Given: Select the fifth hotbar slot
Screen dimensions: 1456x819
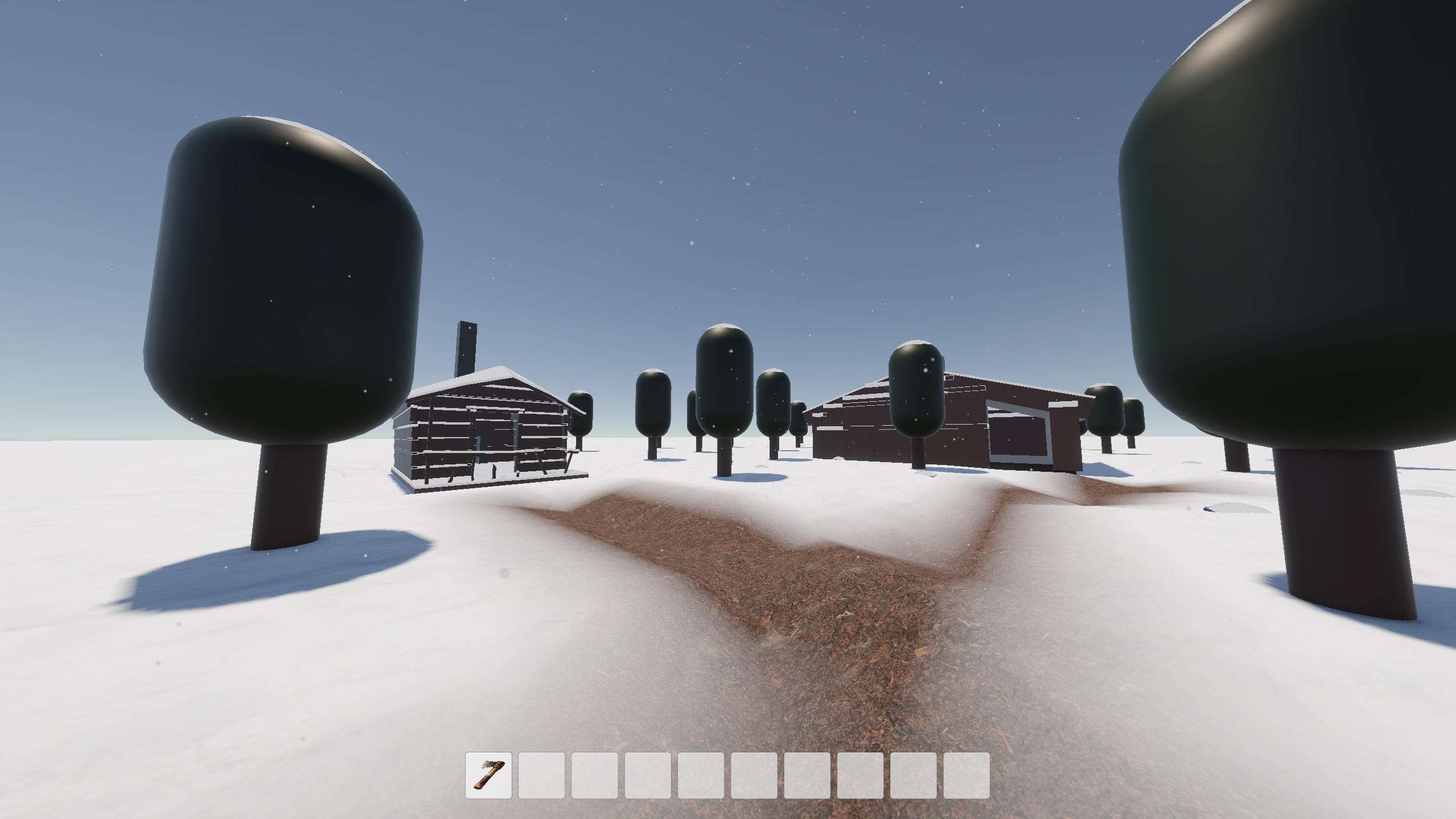Looking at the screenshot, I should pos(700,775).
